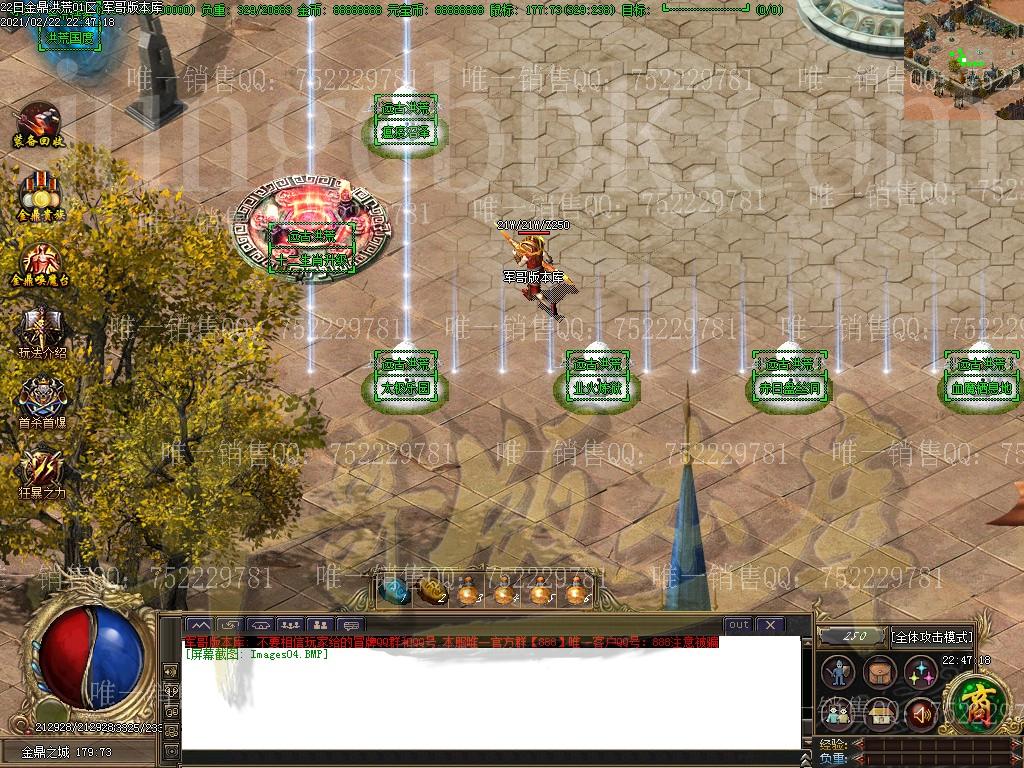Open the 金鼎唤魔台 summoning icon
Screen dimensions: 1024x768
coord(40,262)
